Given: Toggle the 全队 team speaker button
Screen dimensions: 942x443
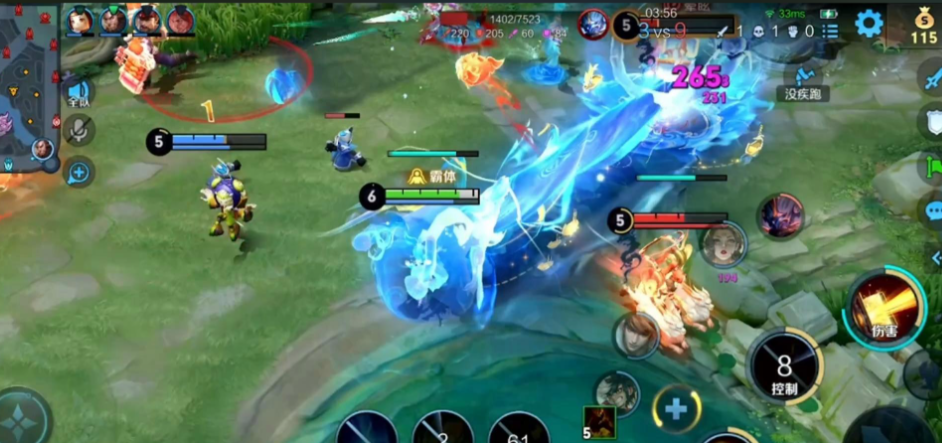Looking at the screenshot, I should click(79, 93).
